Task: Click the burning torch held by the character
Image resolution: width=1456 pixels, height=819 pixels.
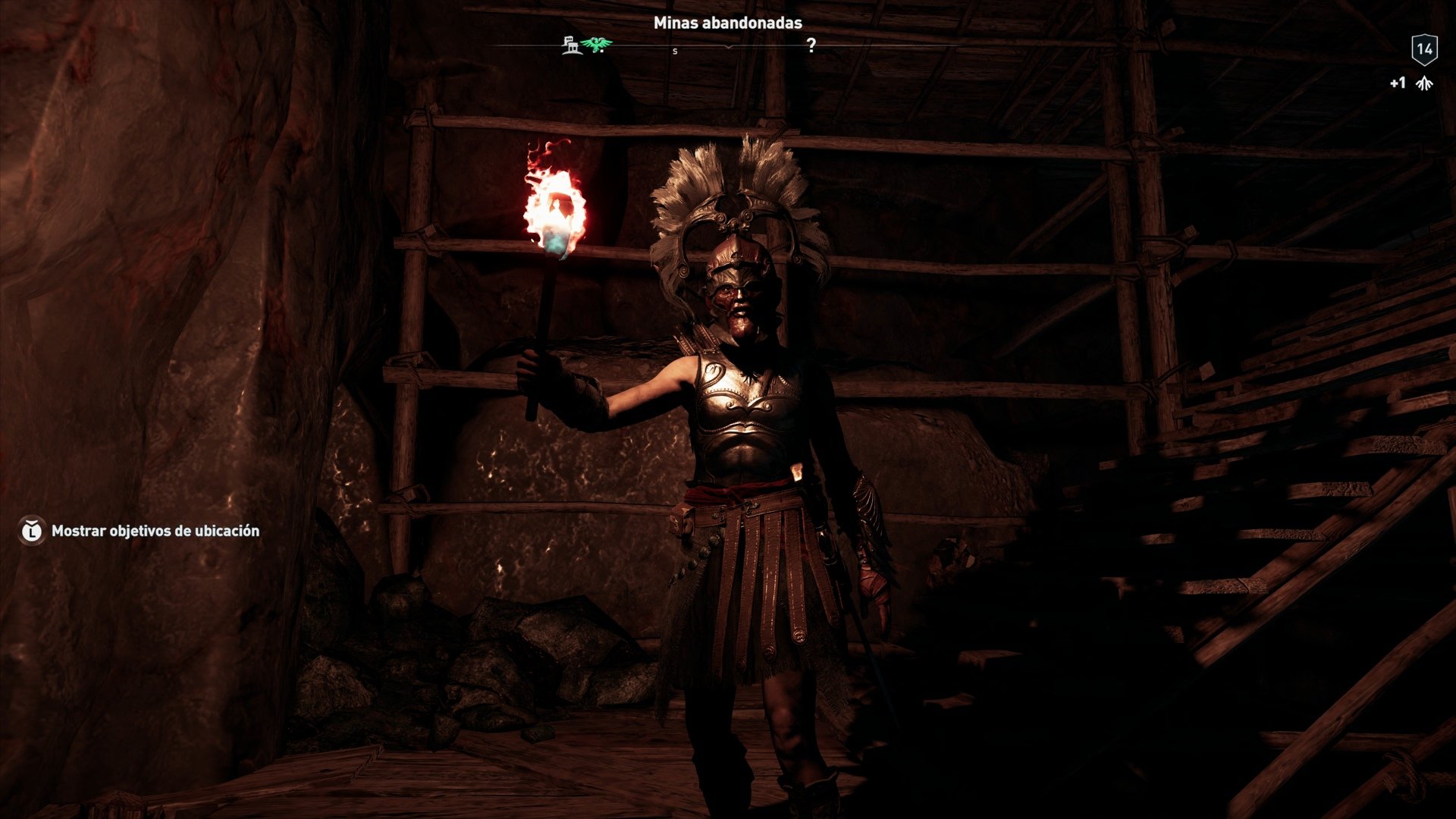Action: tap(556, 209)
